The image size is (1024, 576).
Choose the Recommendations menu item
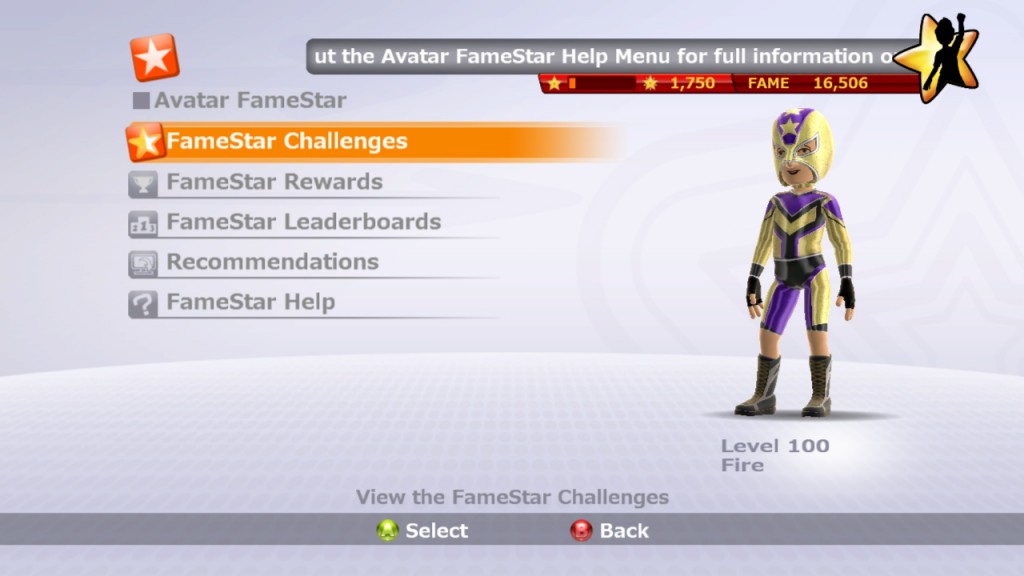coord(272,262)
